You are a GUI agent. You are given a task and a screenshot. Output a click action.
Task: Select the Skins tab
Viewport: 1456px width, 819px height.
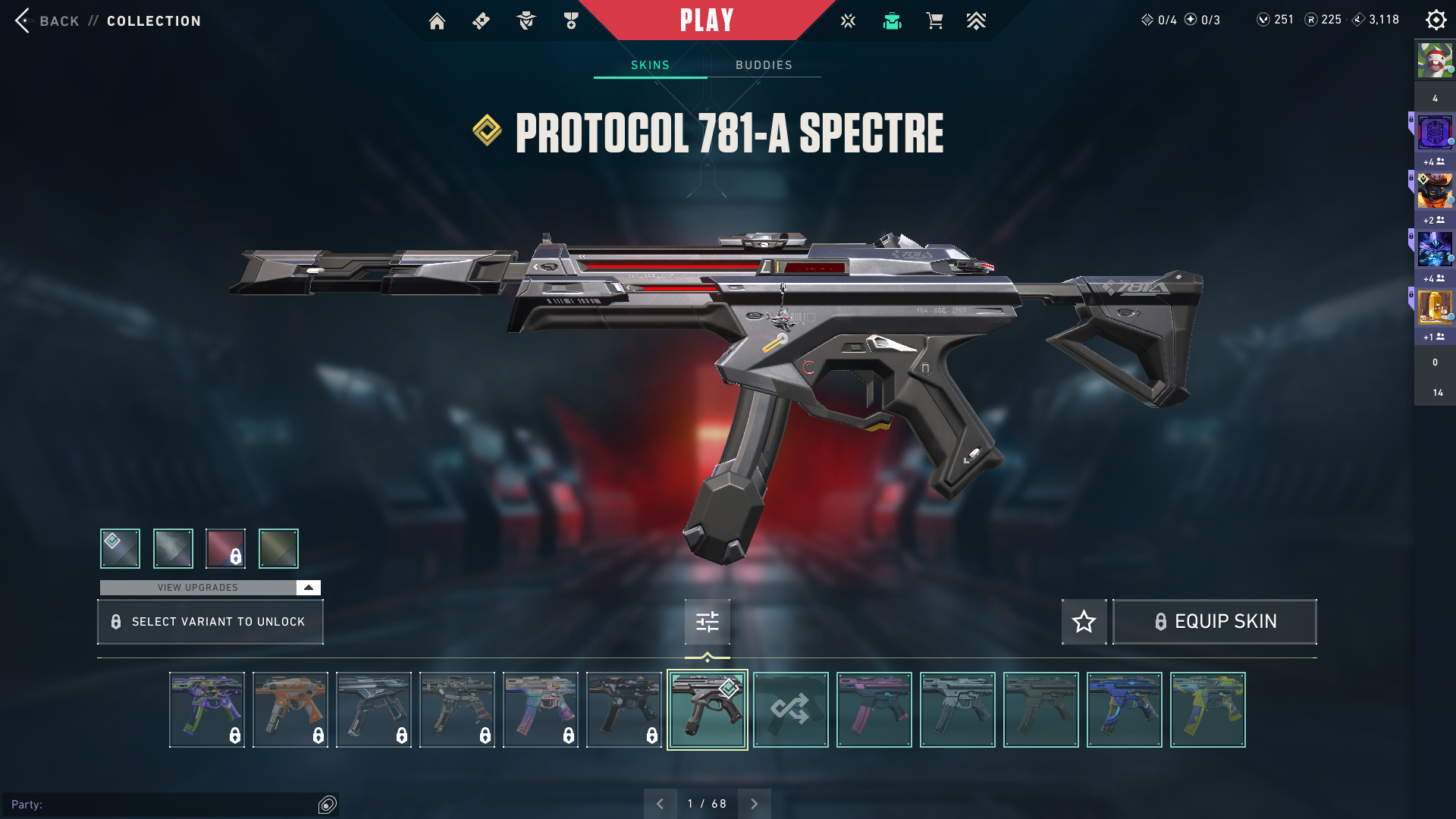(650, 65)
